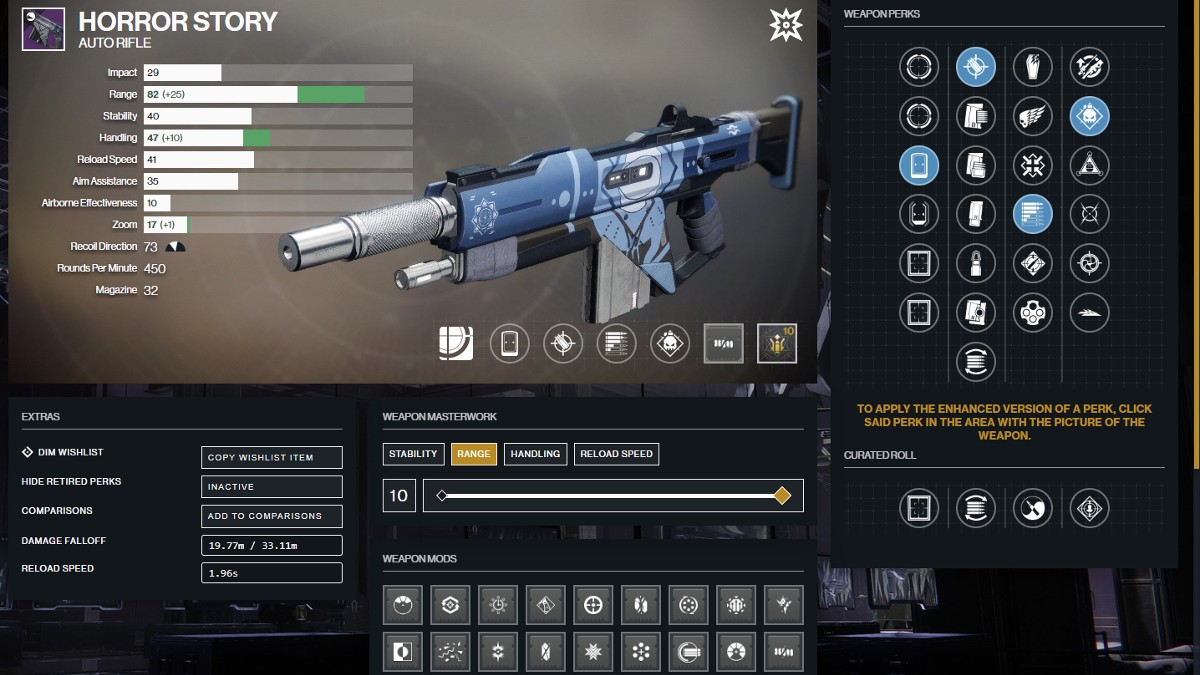Select the skull perk in weapon perks grid
Viewport: 1200px width, 675px height.
(x=1088, y=116)
